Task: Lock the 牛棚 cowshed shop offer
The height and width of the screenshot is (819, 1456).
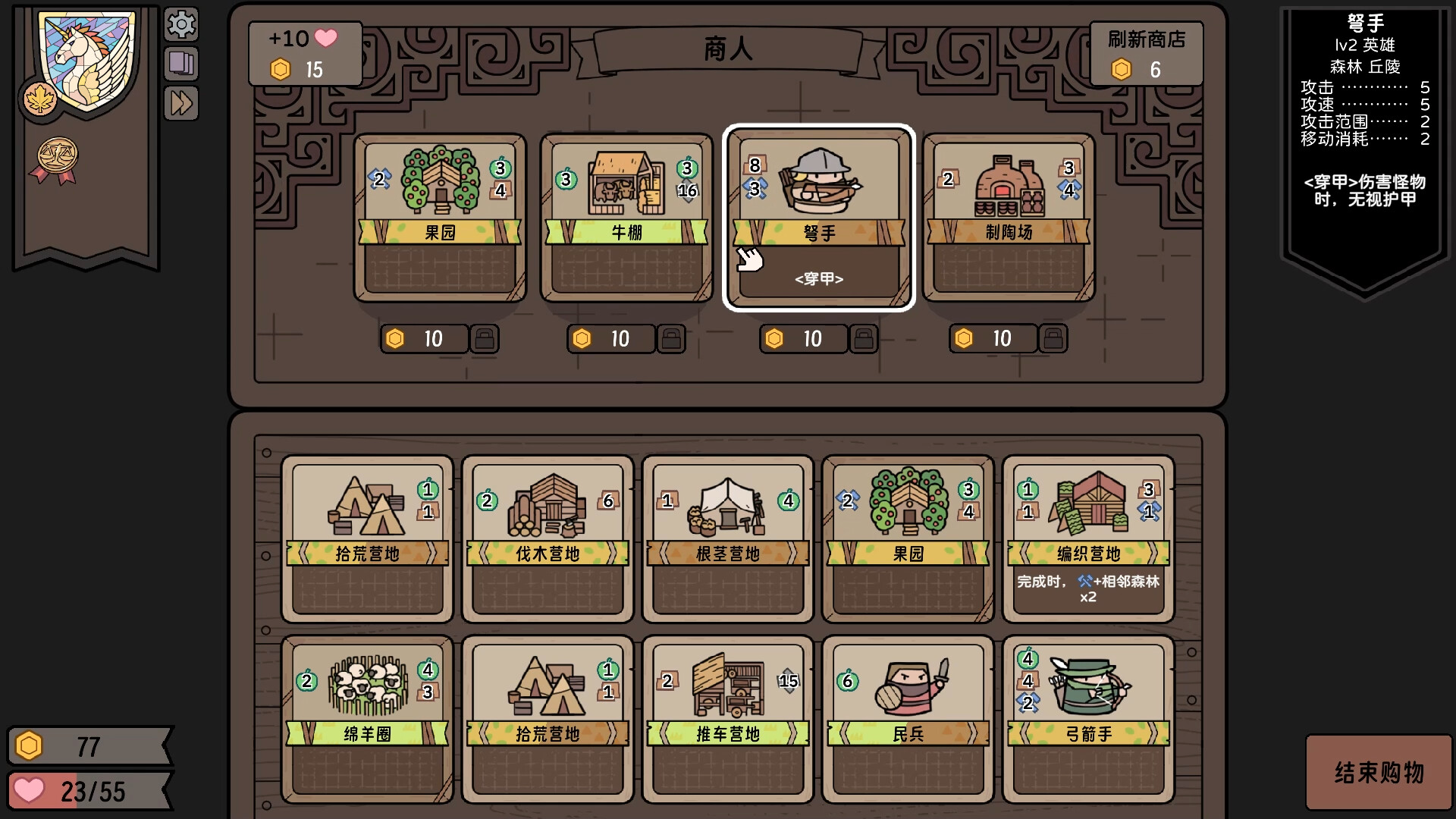Action: click(672, 339)
